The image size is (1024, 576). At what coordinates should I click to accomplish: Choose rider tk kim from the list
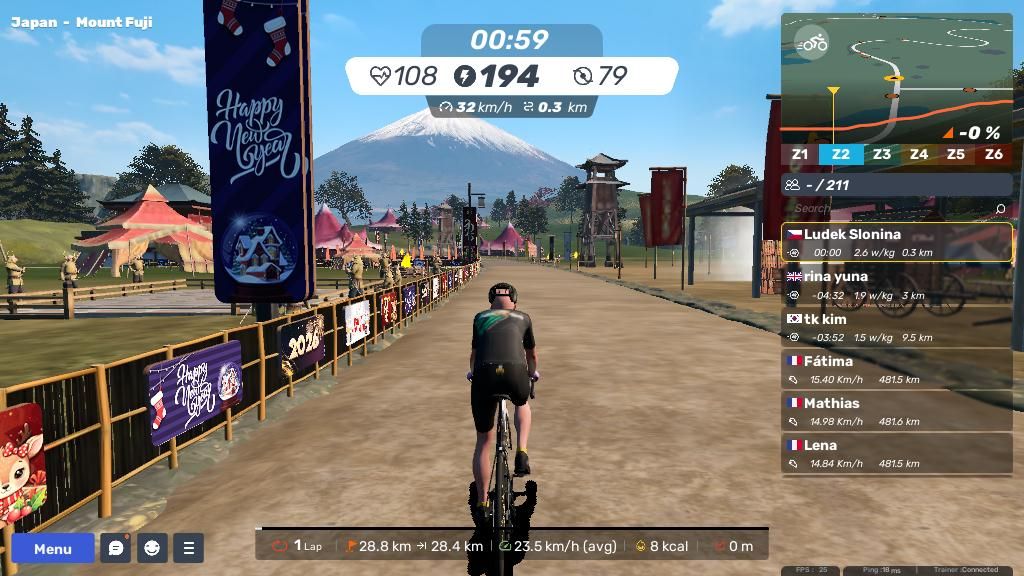(896, 327)
